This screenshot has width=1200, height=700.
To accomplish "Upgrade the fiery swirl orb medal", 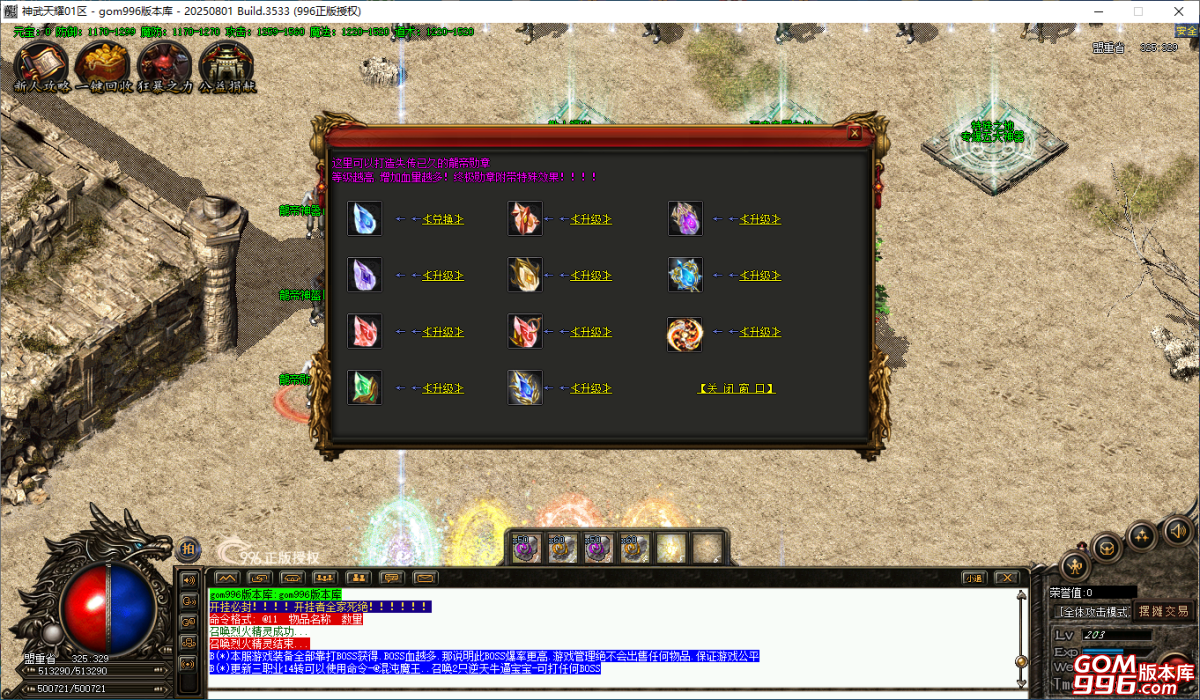I will 759,332.
